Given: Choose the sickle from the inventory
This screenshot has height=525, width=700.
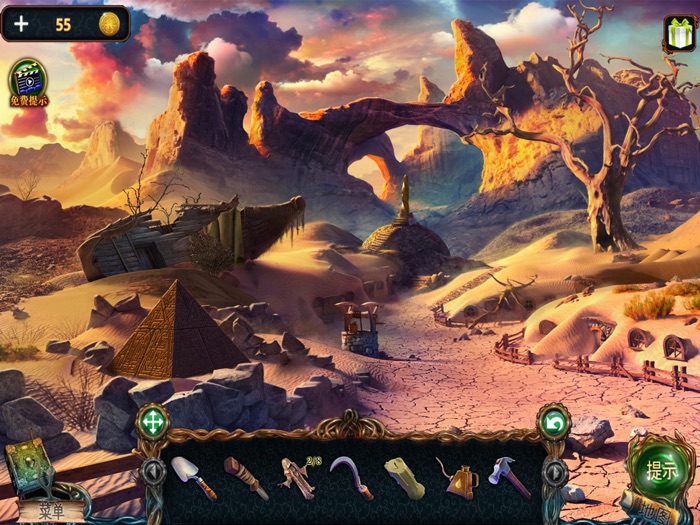Looking at the screenshot, I should 352,477.
